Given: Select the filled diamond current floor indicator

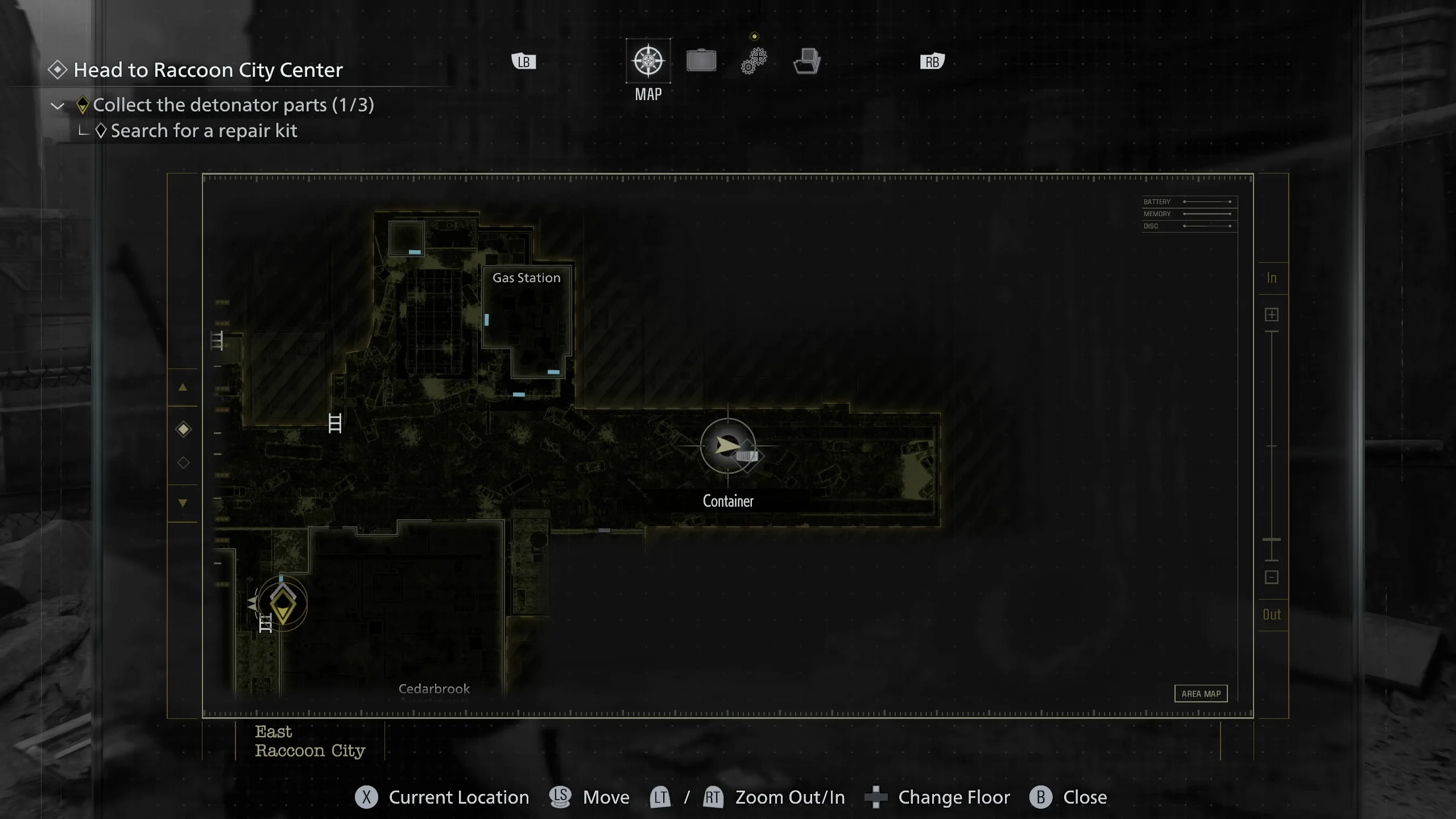Looking at the screenshot, I should coord(183,429).
